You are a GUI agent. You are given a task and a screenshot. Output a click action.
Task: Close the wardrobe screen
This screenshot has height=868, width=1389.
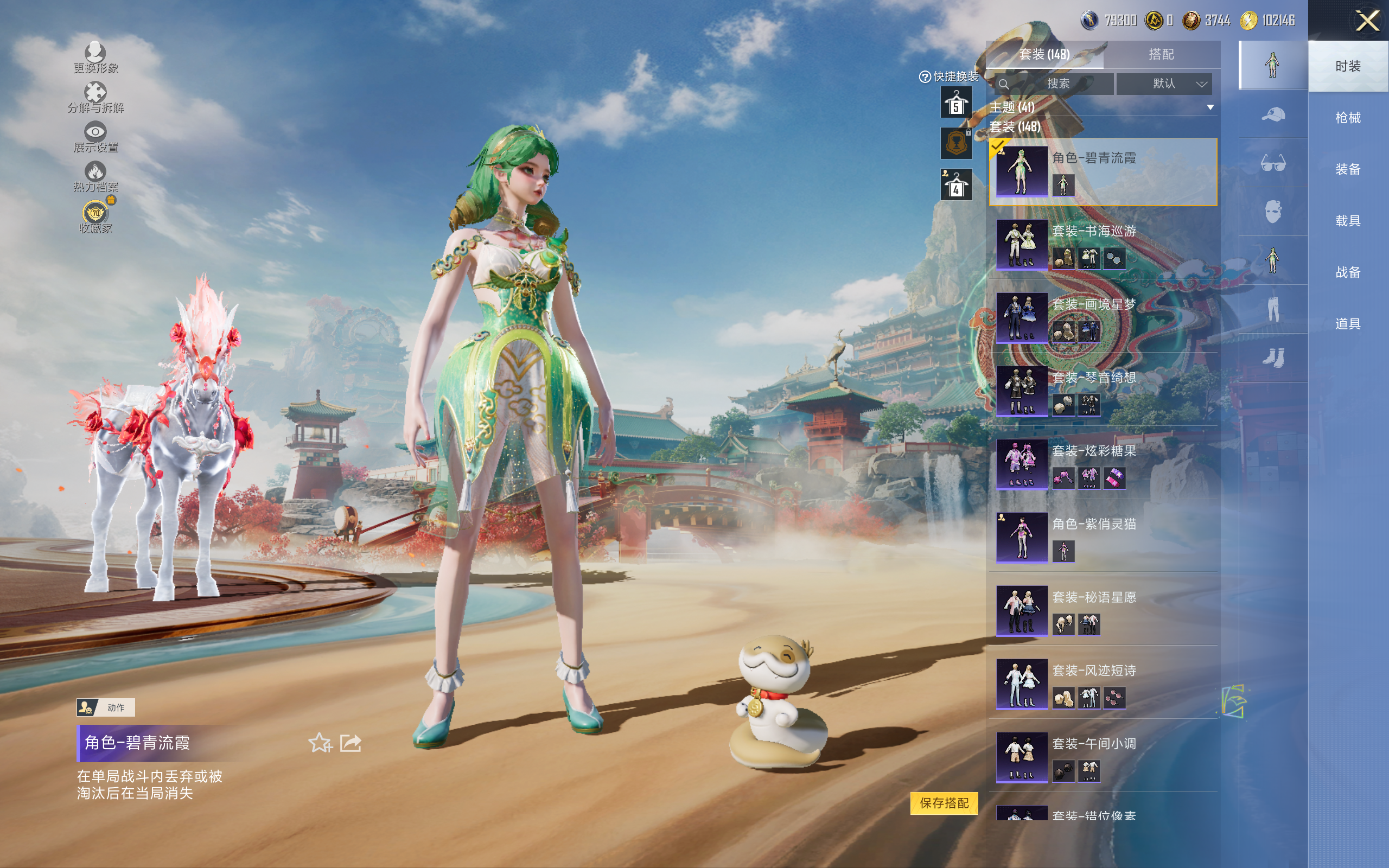tap(1367, 22)
